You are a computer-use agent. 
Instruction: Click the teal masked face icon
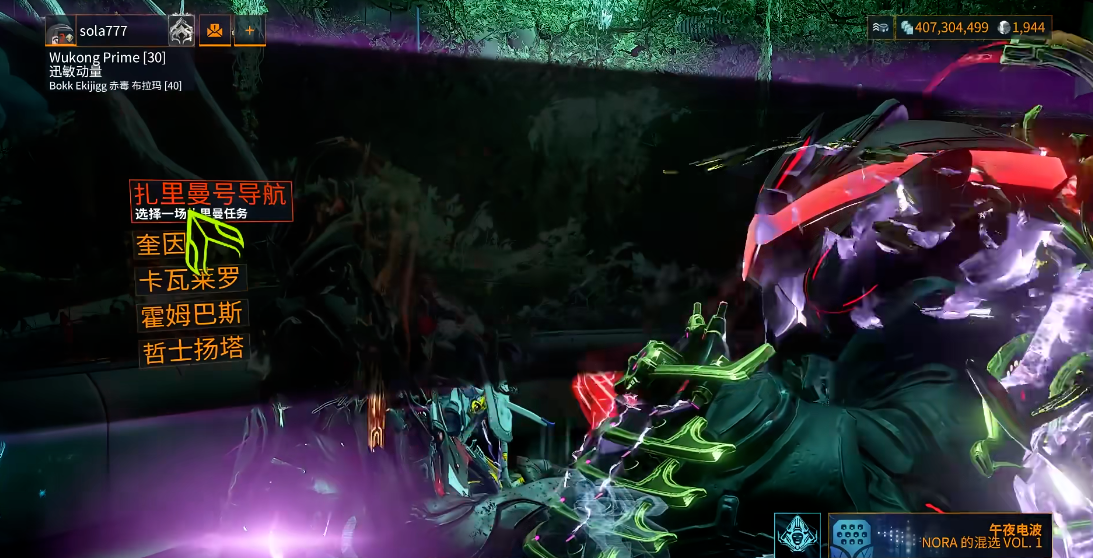click(797, 535)
